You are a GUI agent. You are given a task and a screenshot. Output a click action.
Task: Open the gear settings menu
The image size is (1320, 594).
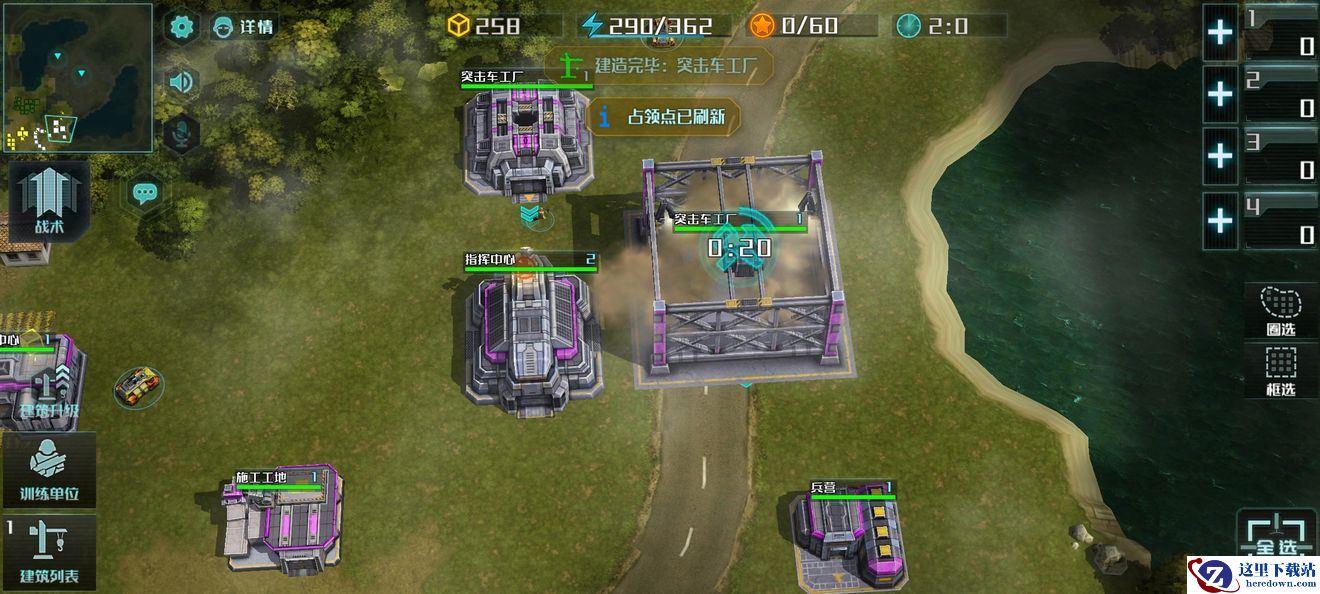pos(181,27)
